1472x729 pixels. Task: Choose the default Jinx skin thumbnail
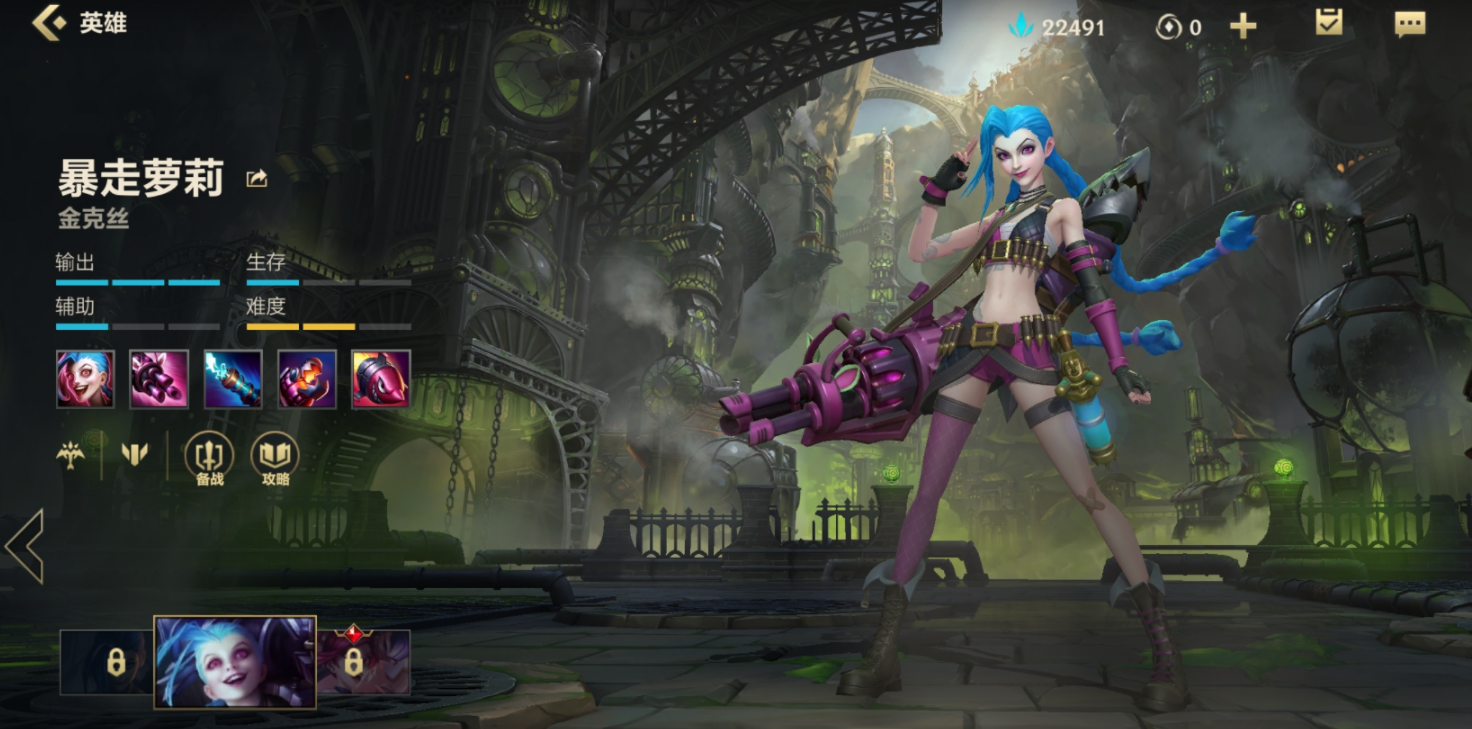[x=235, y=662]
